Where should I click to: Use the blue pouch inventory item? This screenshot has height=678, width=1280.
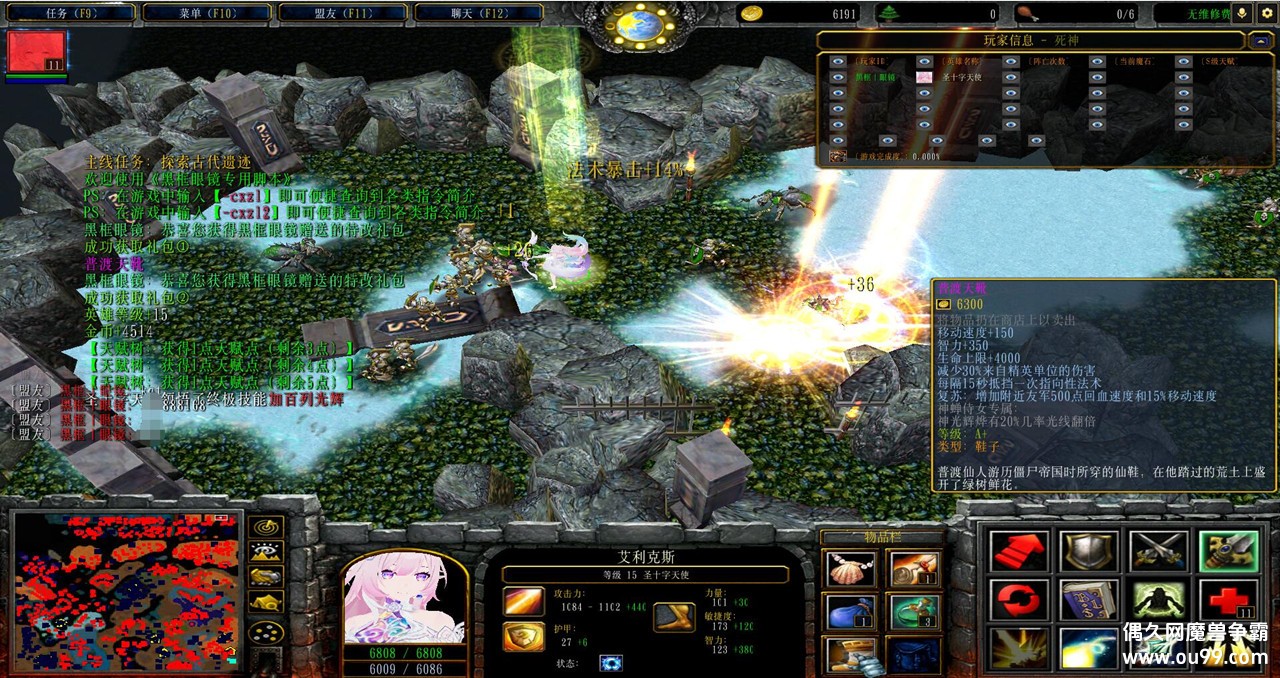pos(848,611)
